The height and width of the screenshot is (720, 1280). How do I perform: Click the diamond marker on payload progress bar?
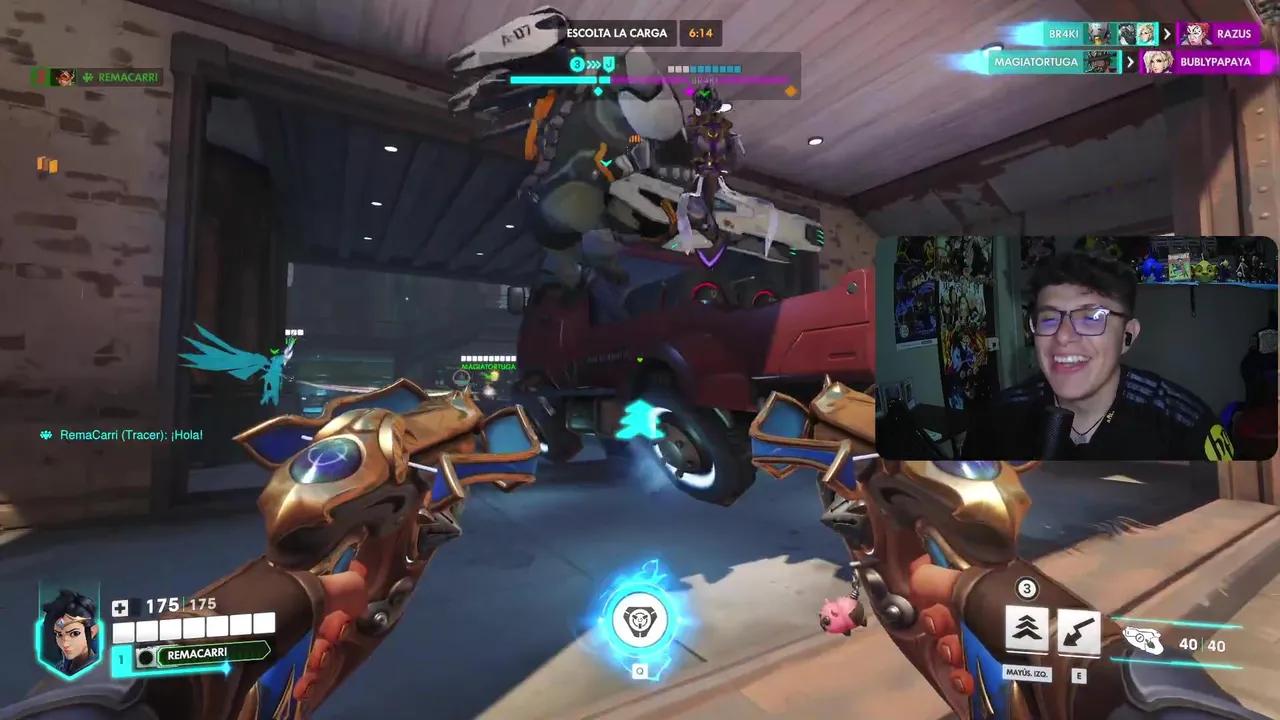[599, 91]
